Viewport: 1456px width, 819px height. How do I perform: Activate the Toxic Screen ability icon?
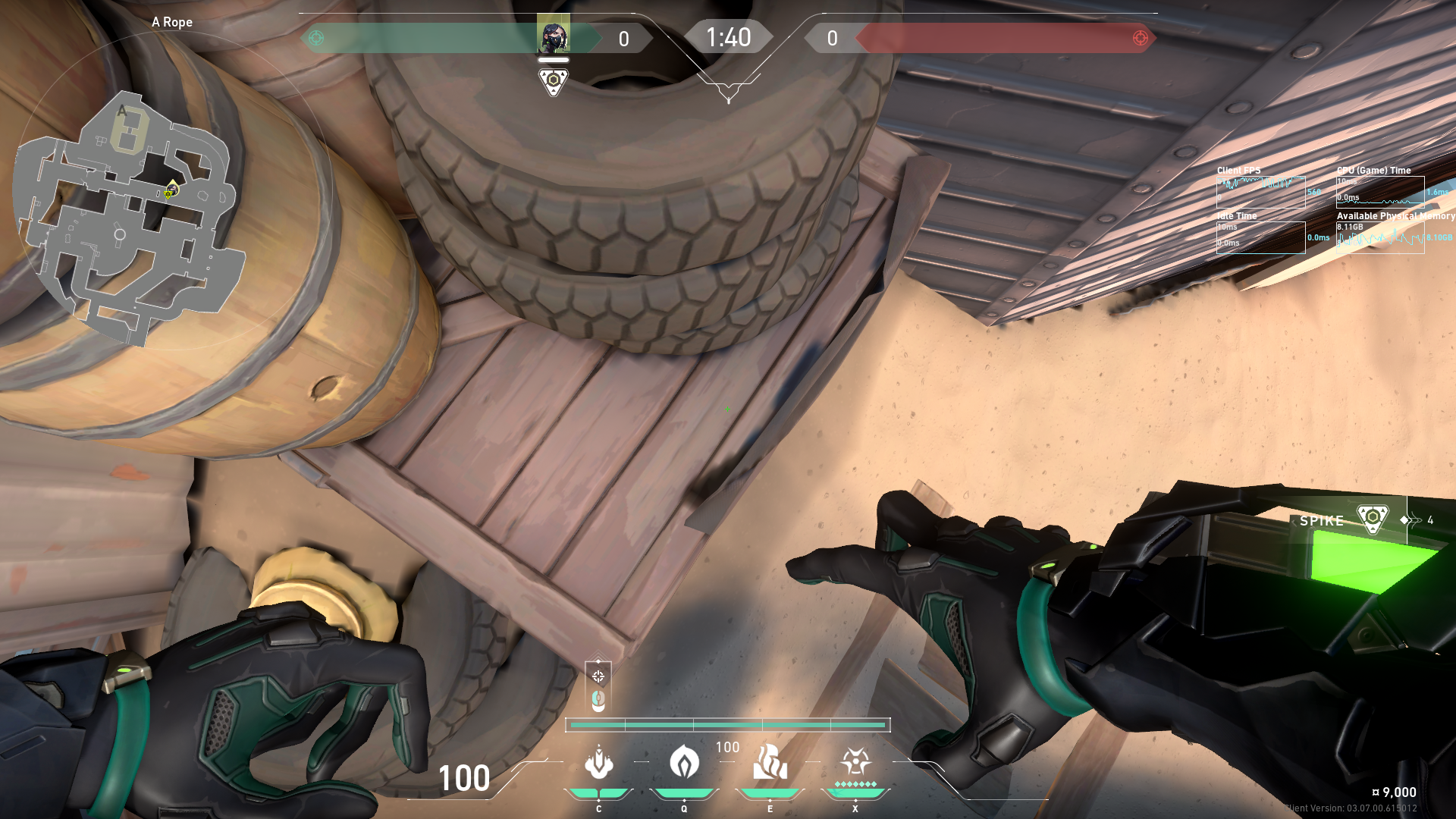point(770,762)
